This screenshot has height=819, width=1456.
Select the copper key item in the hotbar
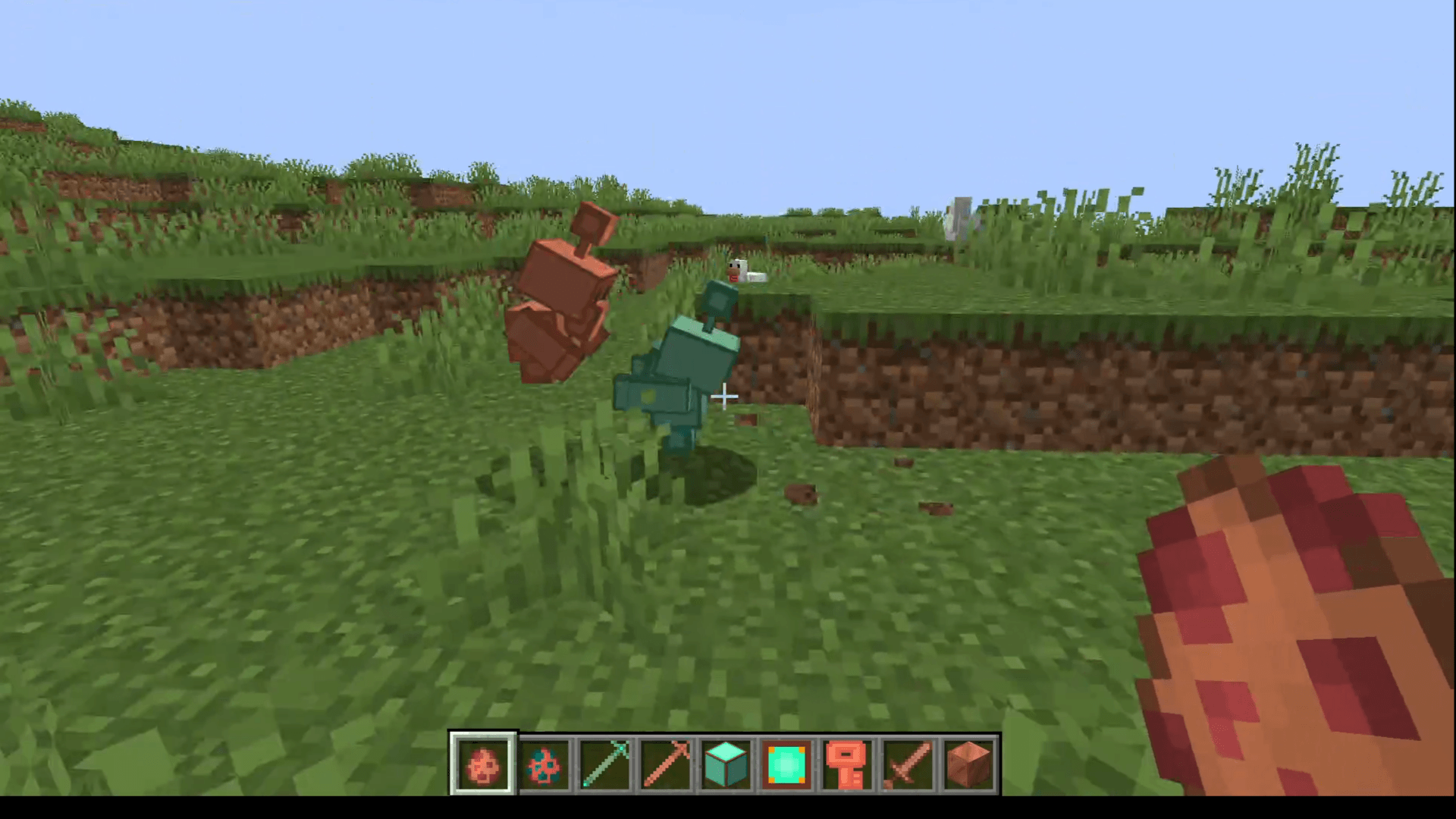(x=847, y=764)
